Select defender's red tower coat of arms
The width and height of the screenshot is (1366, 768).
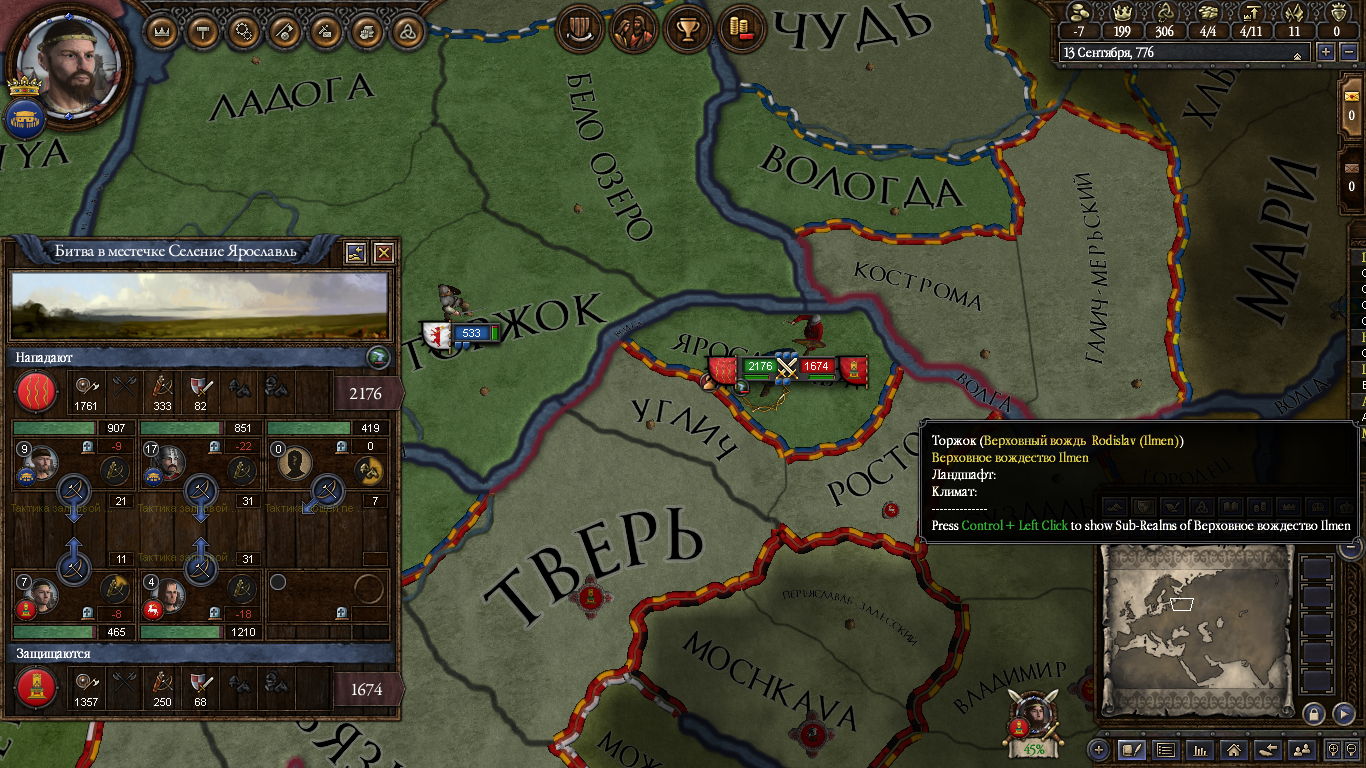(x=35, y=689)
